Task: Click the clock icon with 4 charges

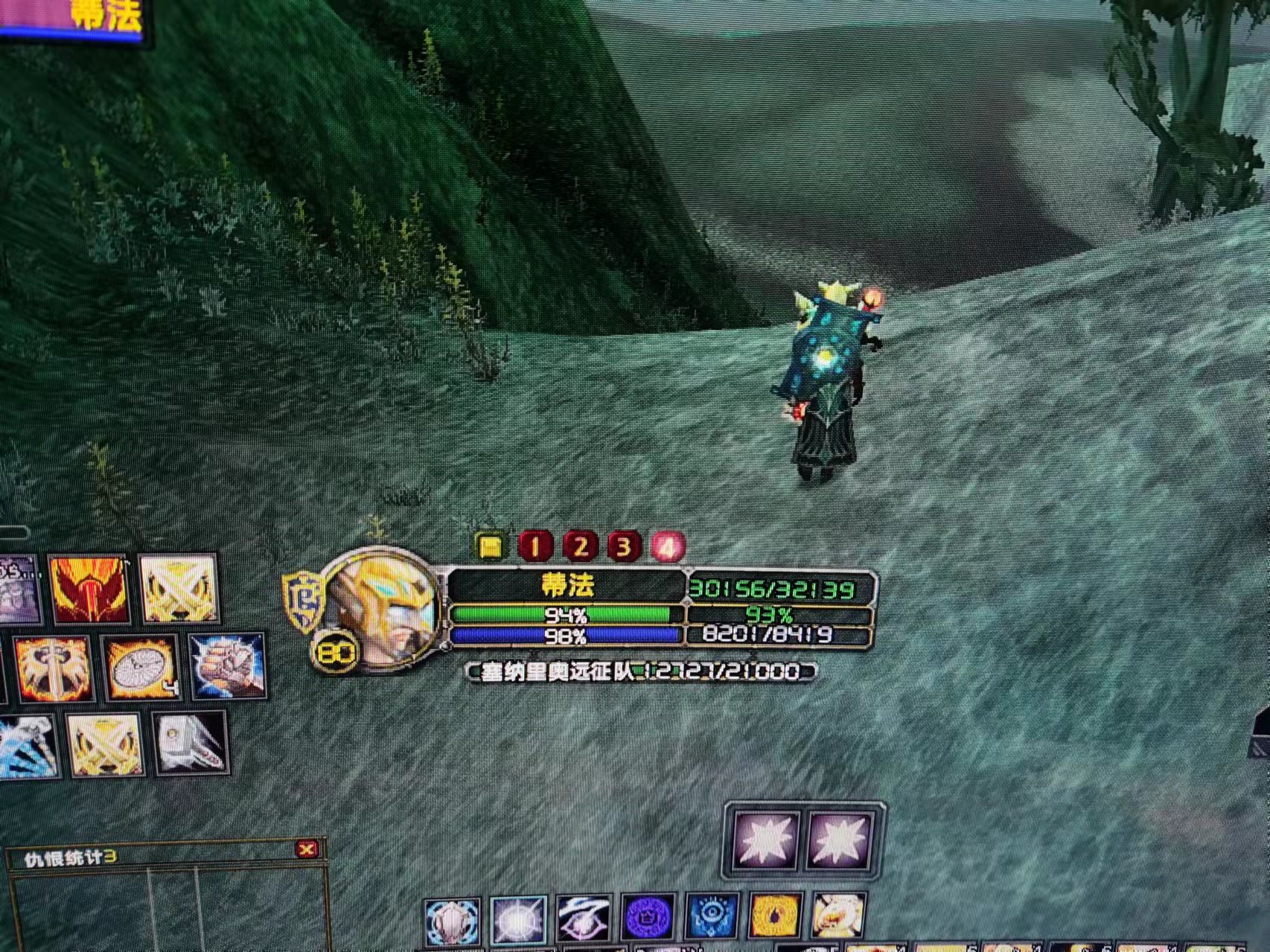Action: pos(141,668)
